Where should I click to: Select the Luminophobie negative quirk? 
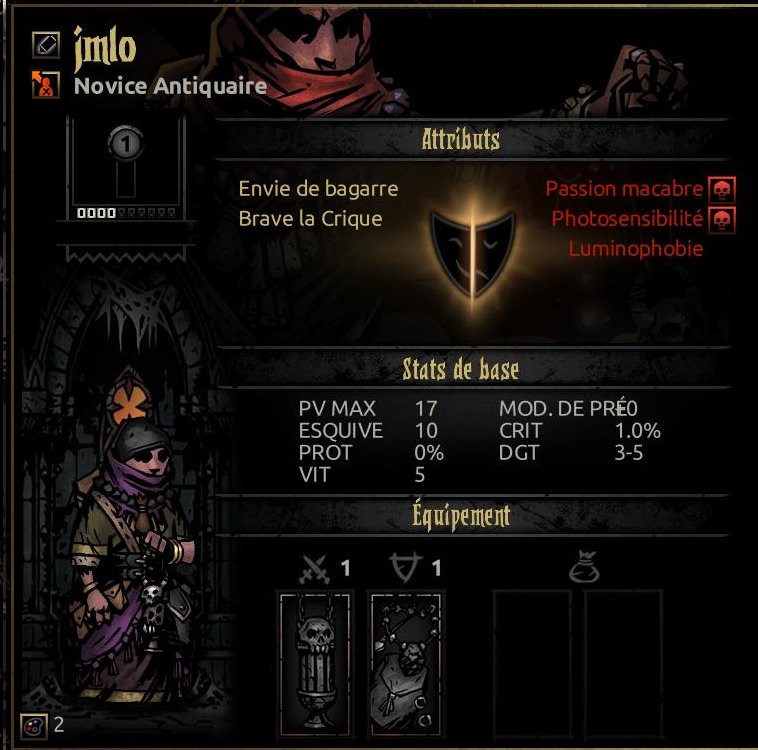(x=635, y=249)
